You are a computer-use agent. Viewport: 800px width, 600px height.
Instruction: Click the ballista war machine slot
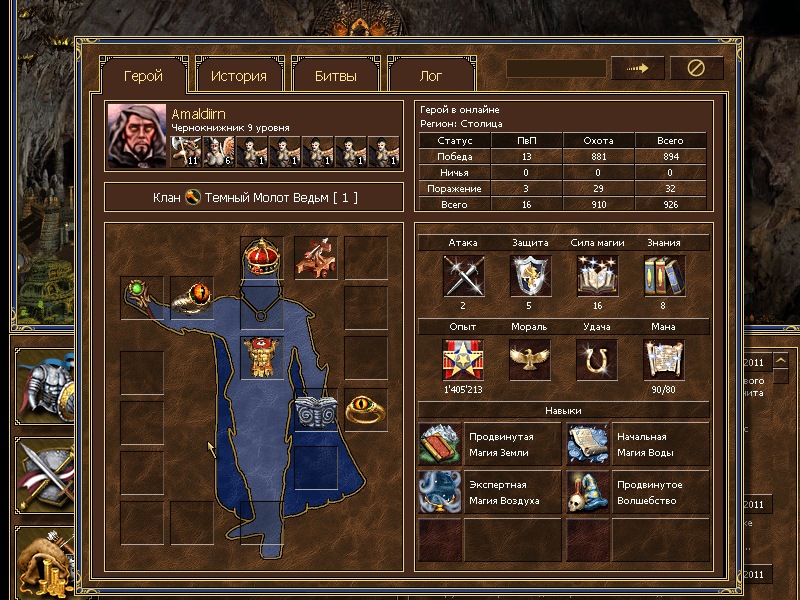[314, 258]
